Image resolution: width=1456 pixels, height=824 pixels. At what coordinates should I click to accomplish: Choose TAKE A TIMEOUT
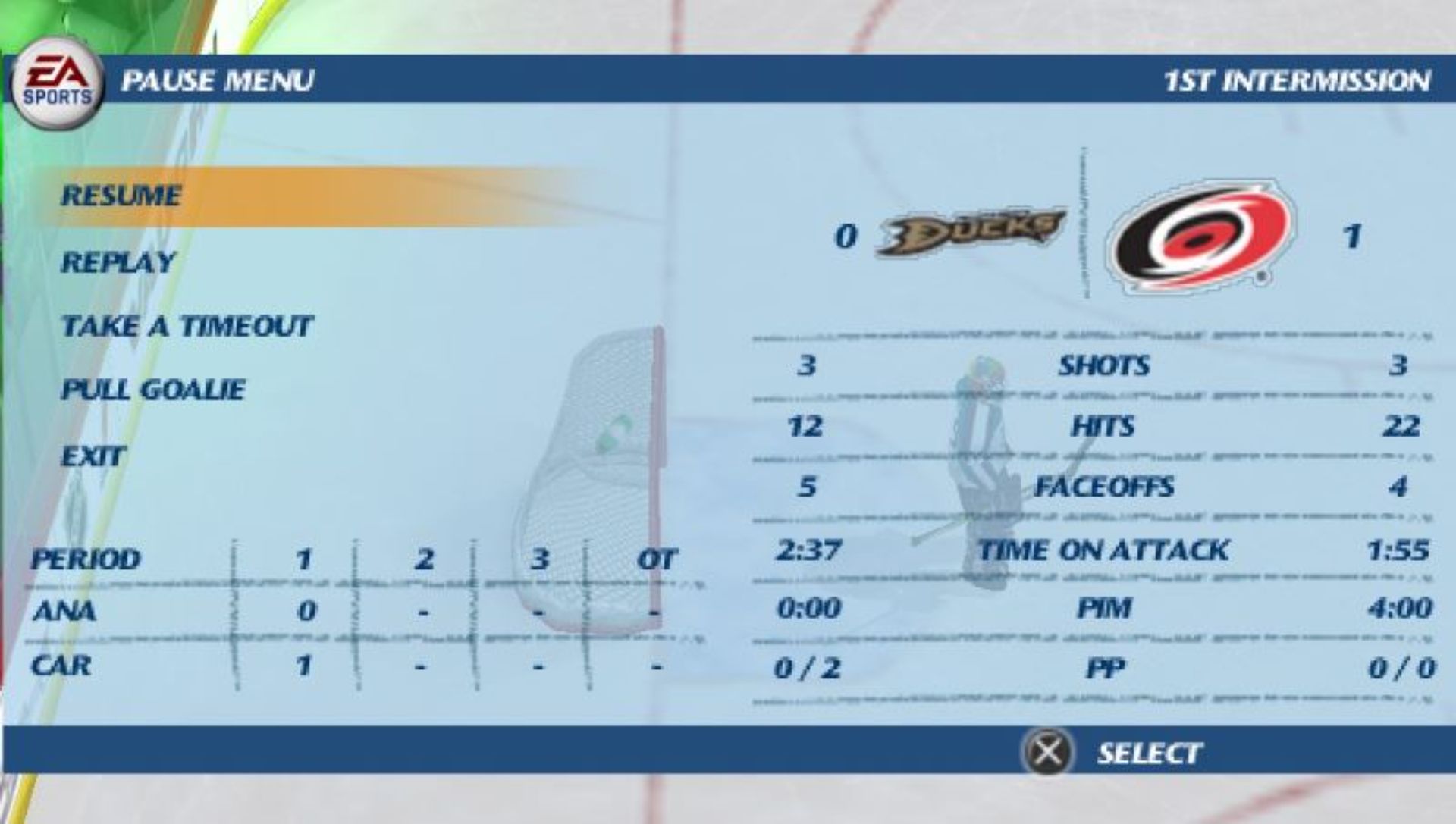pyautogui.click(x=187, y=326)
